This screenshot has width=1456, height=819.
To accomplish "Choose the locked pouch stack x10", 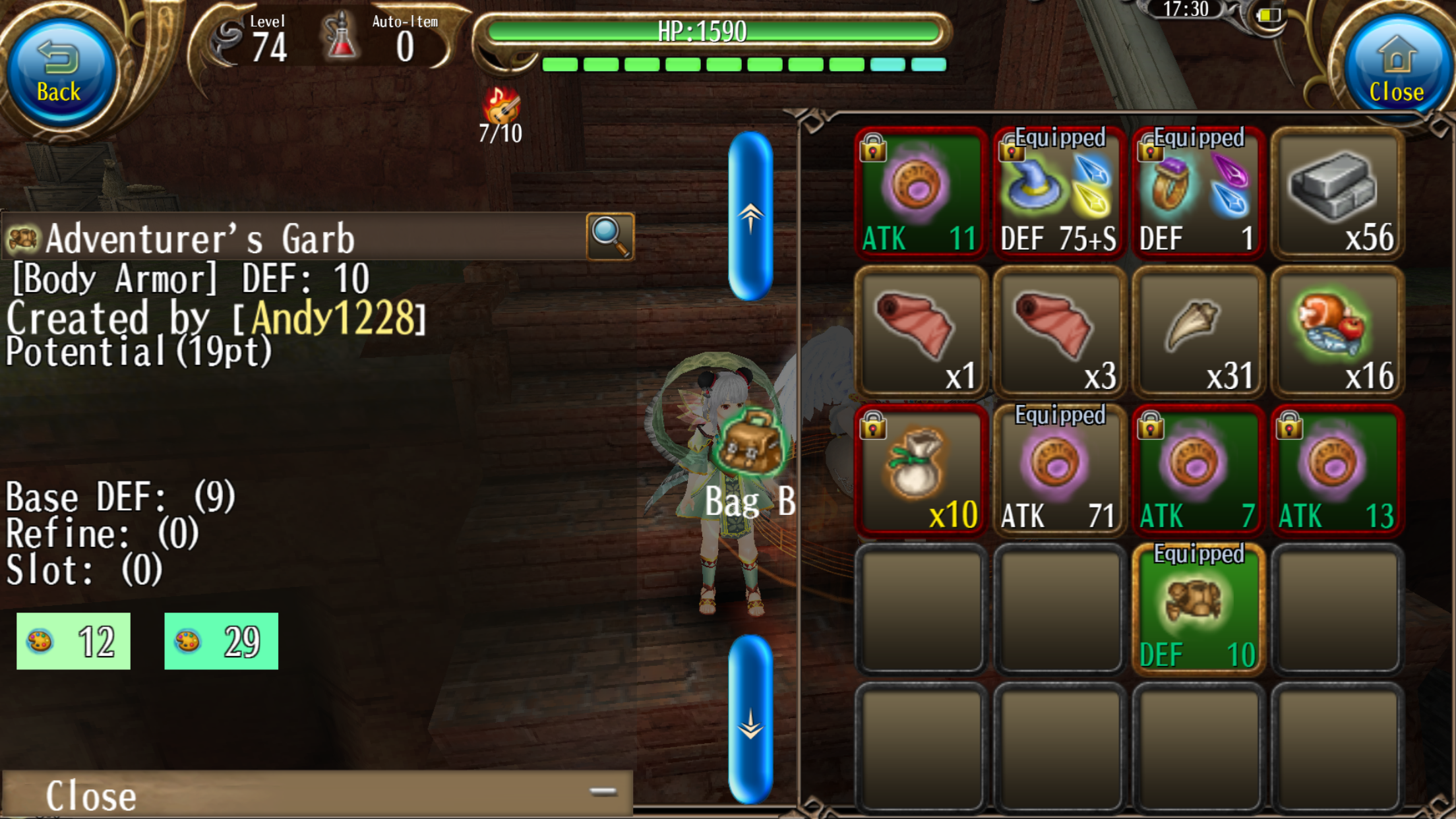I will coord(920,471).
